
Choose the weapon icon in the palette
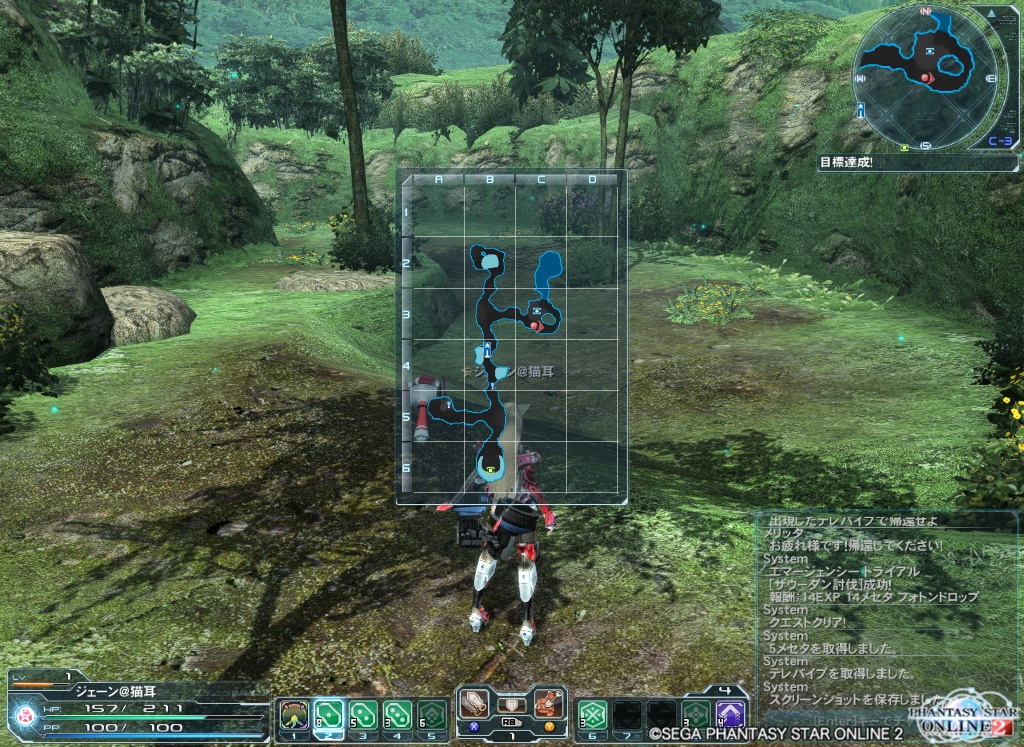pyautogui.click(x=477, y=703)
